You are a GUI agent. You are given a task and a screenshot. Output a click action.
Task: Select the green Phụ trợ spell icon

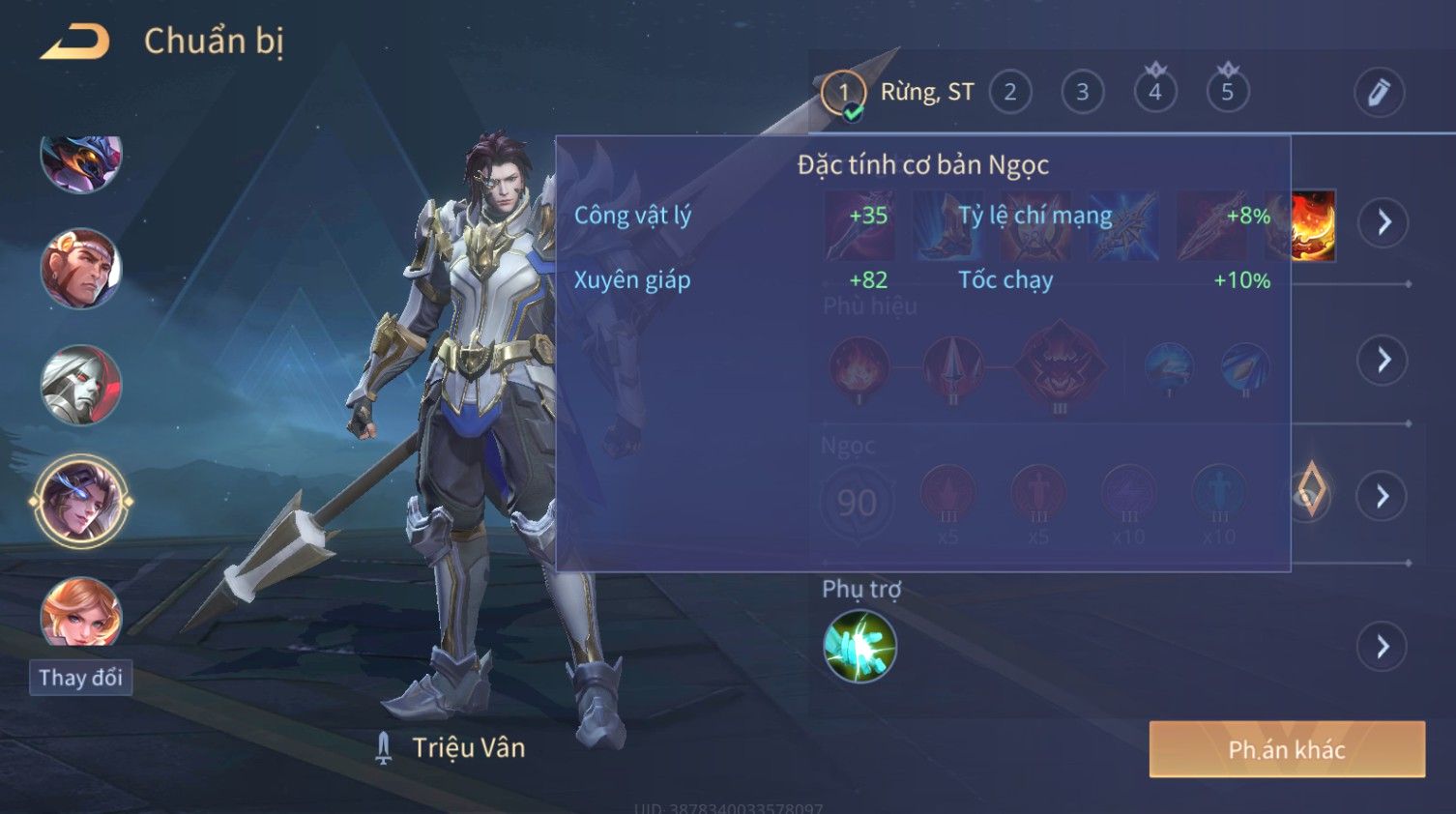point(859,647)
